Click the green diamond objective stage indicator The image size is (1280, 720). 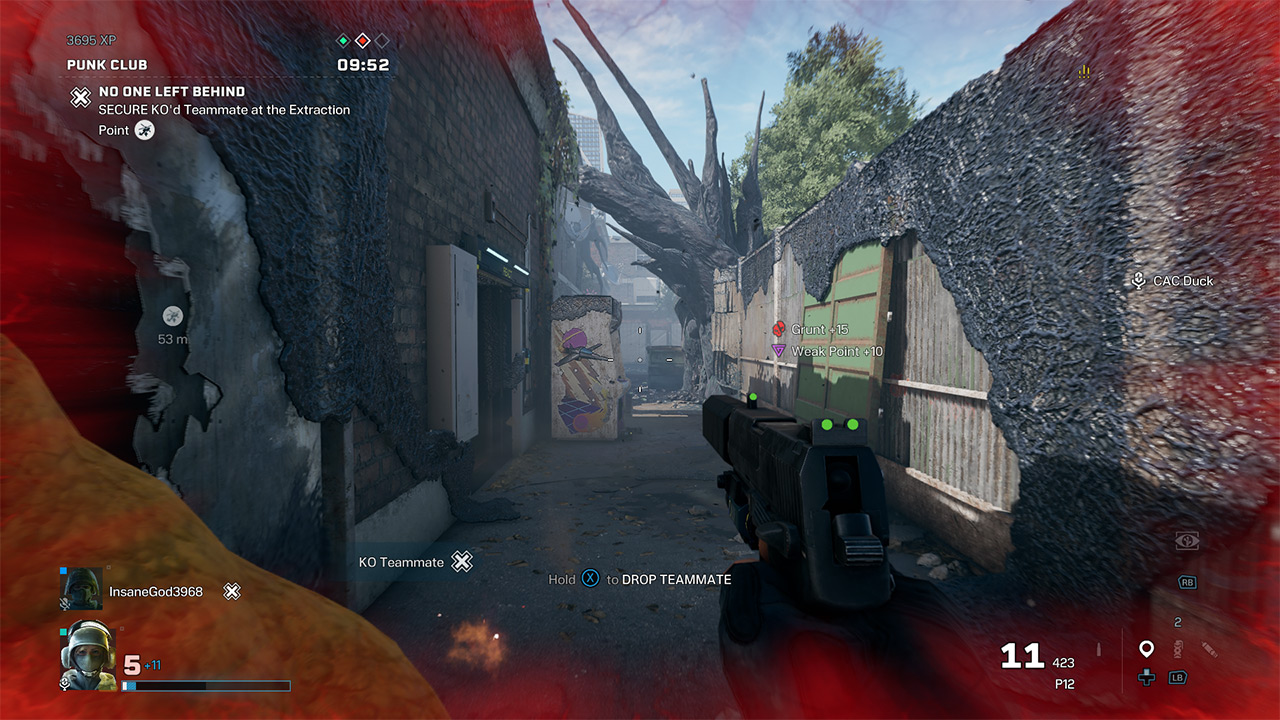(343, 41)
